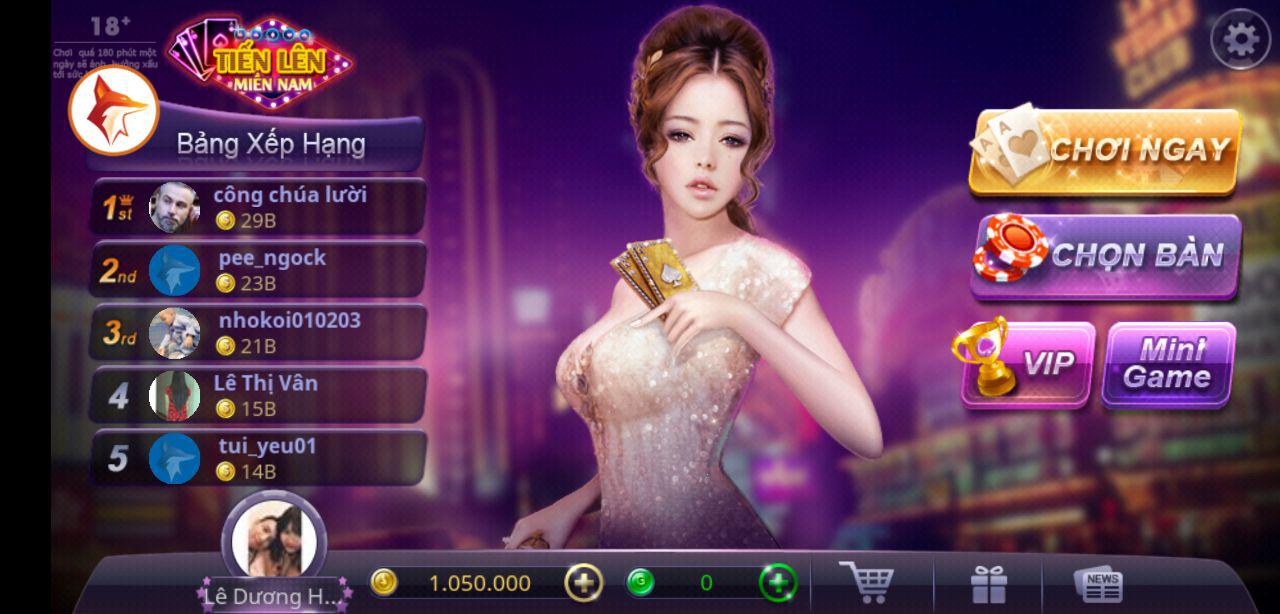1280x614 pixels.
Task: Open the news newspaper icon
Action: (1098, 584)
